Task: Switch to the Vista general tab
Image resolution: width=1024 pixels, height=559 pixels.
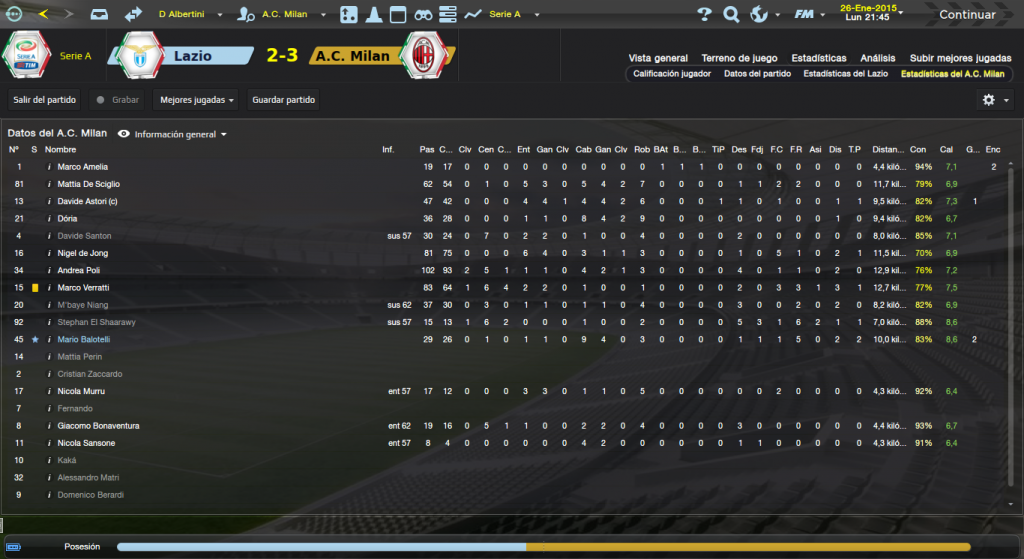Action: 658,58
